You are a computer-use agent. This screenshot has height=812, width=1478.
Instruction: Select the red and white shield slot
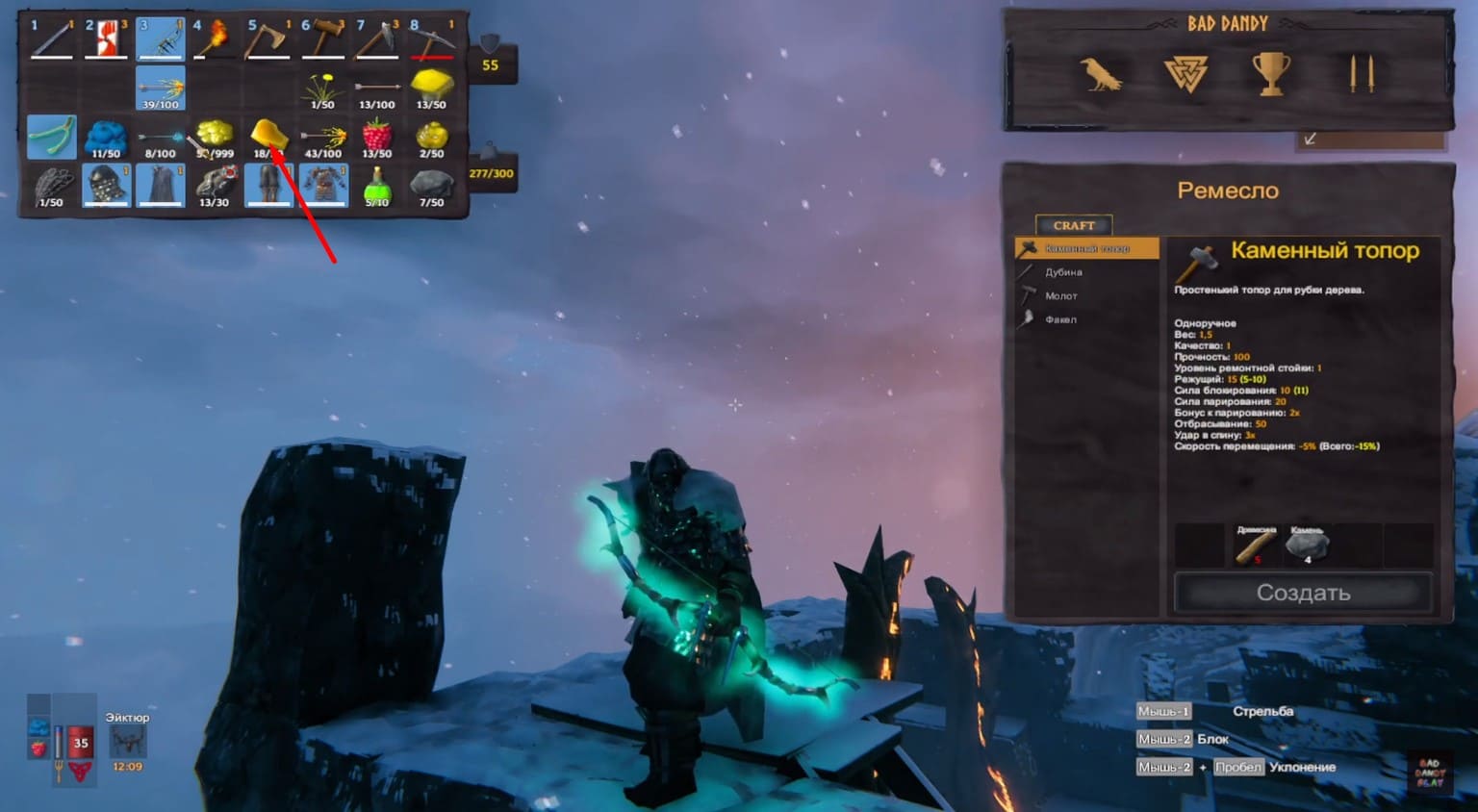[106, 39]
